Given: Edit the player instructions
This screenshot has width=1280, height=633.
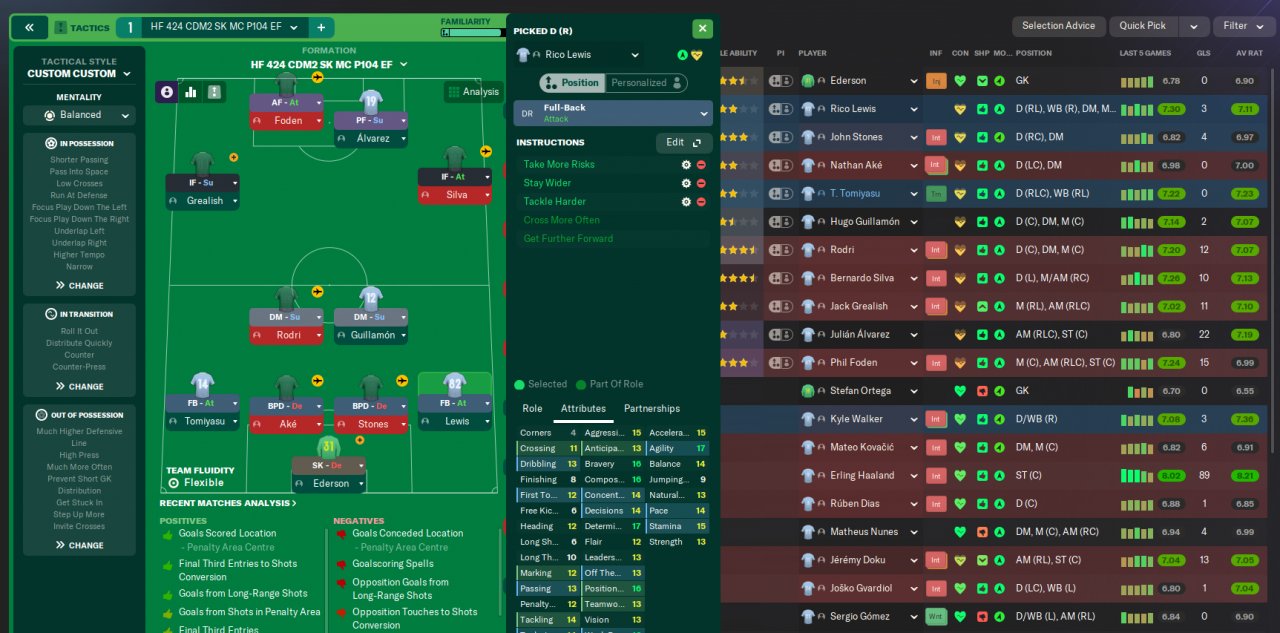Looking at the screenshot, I should pyautogui.click(x=684, y=143).
